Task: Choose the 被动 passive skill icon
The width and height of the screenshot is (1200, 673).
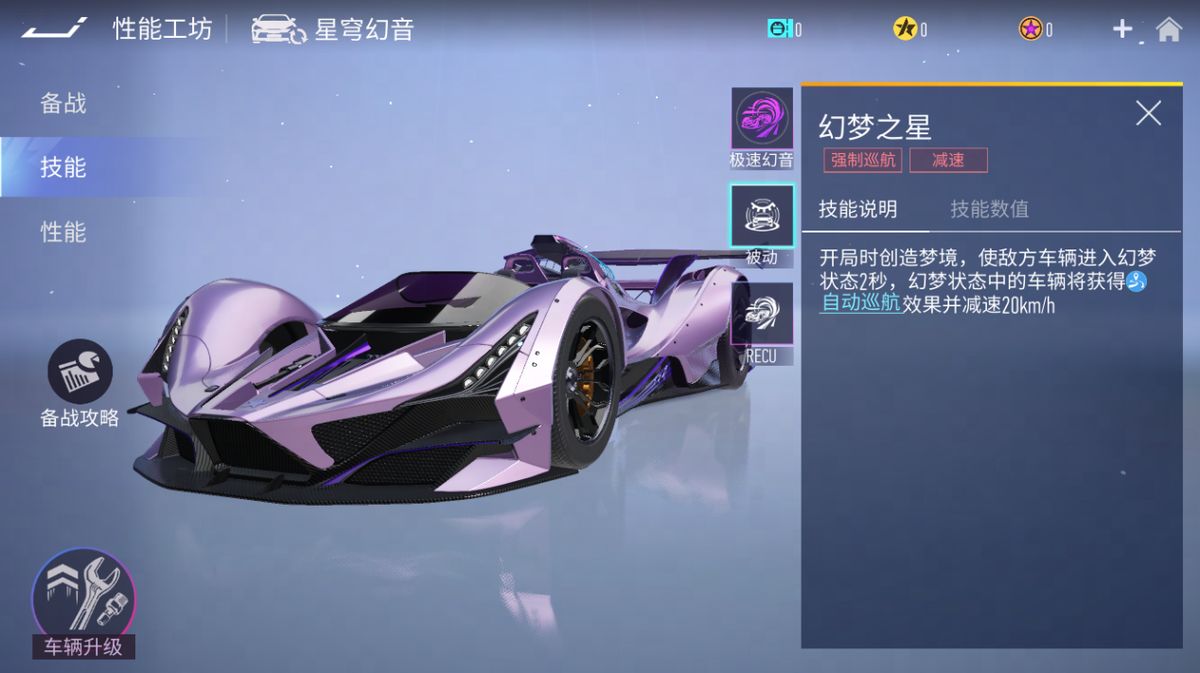Action: tap(762, 217)
